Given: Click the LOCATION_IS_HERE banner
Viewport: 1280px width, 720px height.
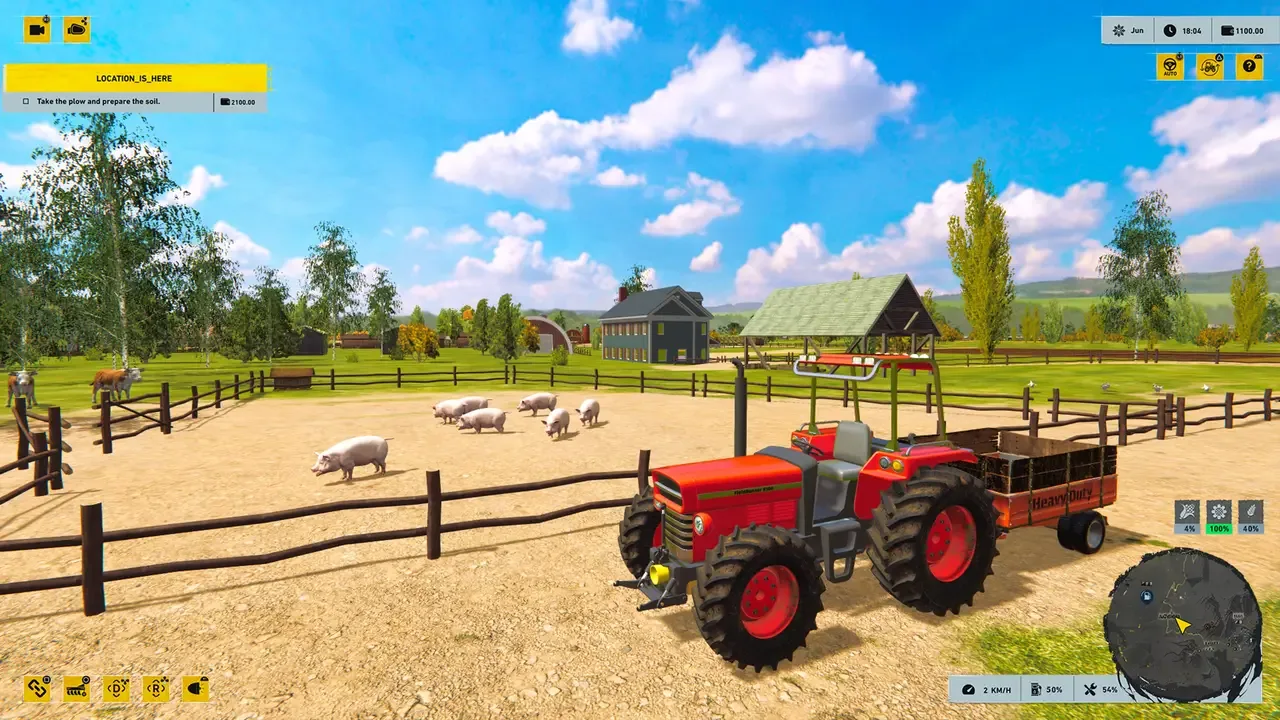Looking at the screenshot, I should [136, 78].
